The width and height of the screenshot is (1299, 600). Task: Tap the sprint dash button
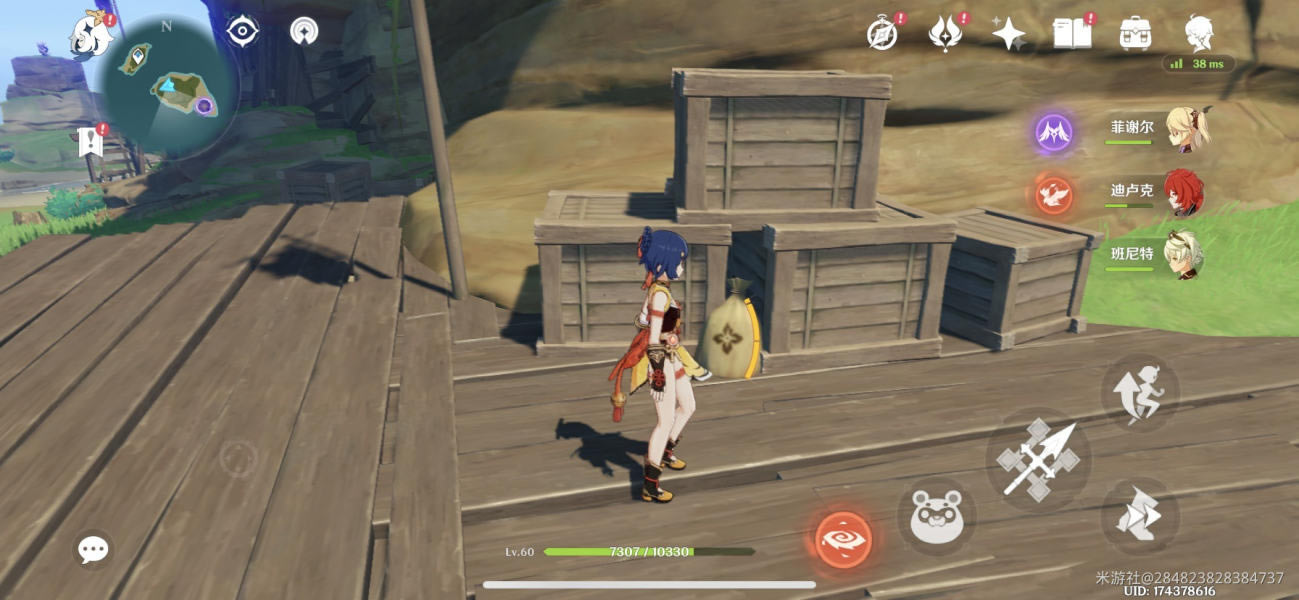click(1141, 516)
